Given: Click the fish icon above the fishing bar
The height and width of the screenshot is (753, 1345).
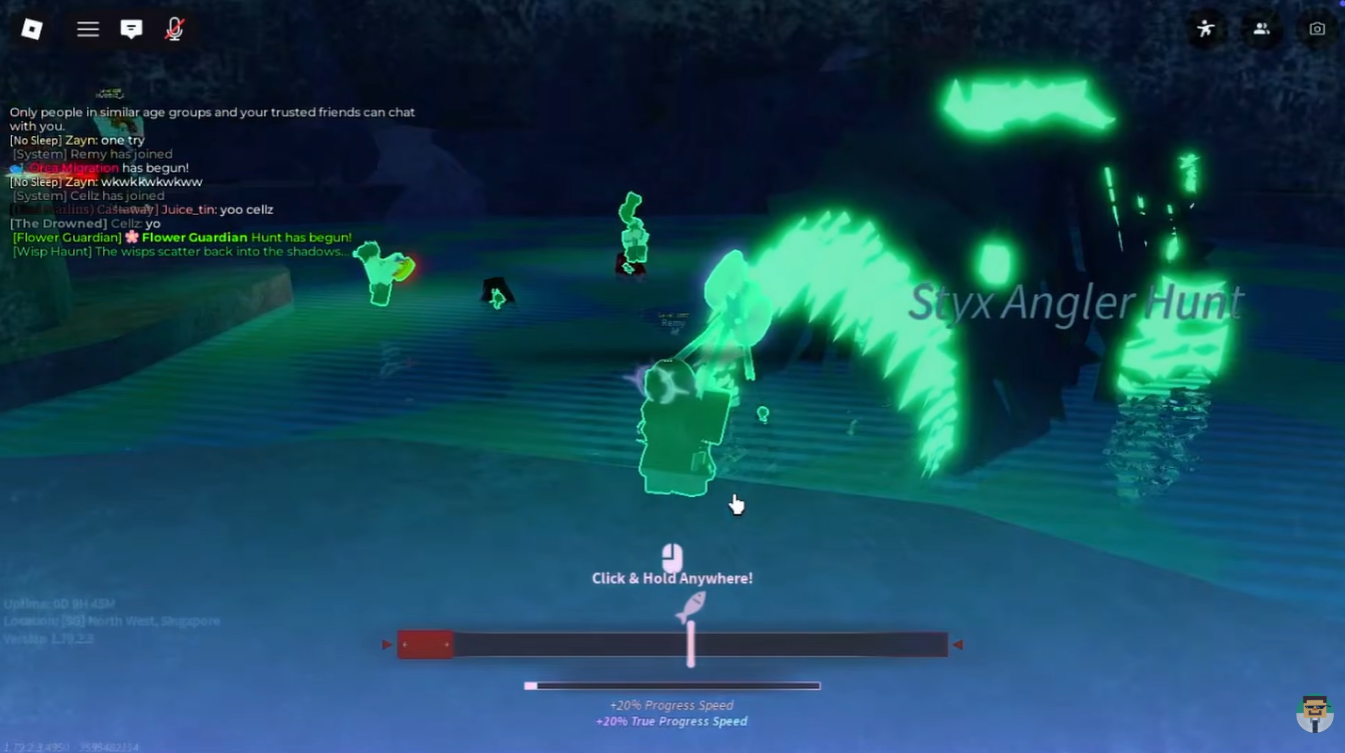Looking at the screenshot, I should [x=691, y=608].
